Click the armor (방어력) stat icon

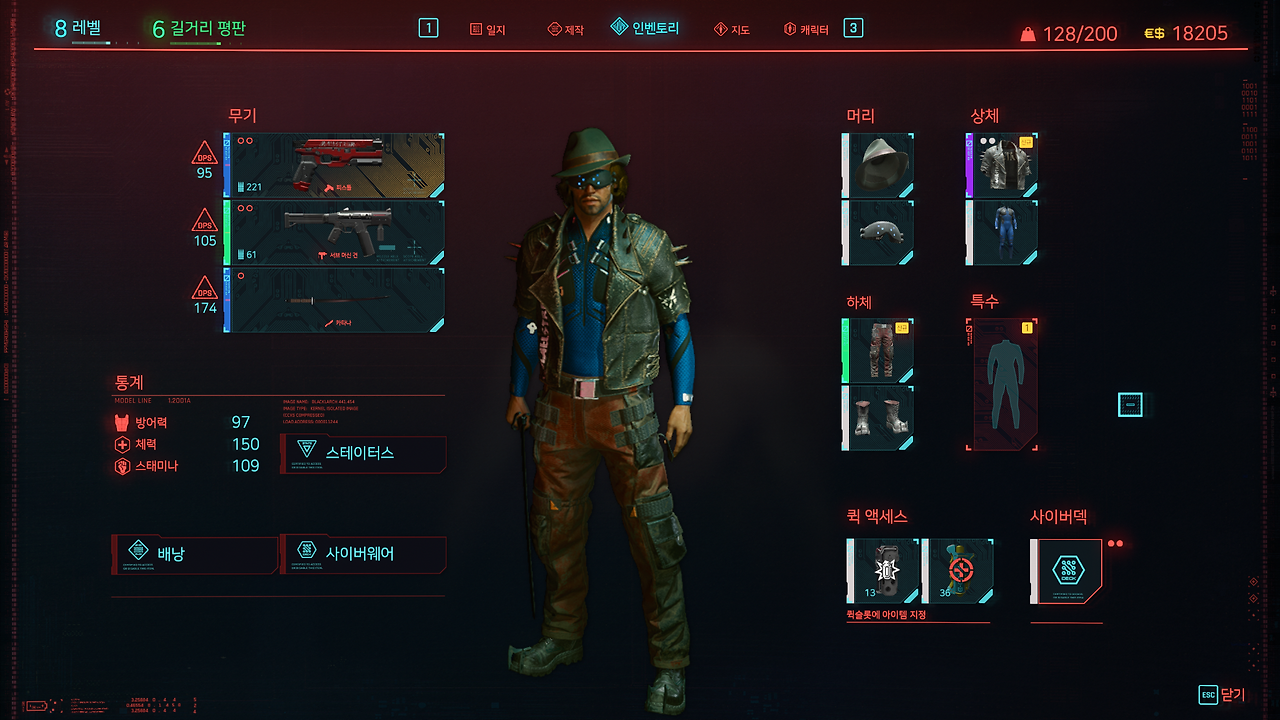125,421
